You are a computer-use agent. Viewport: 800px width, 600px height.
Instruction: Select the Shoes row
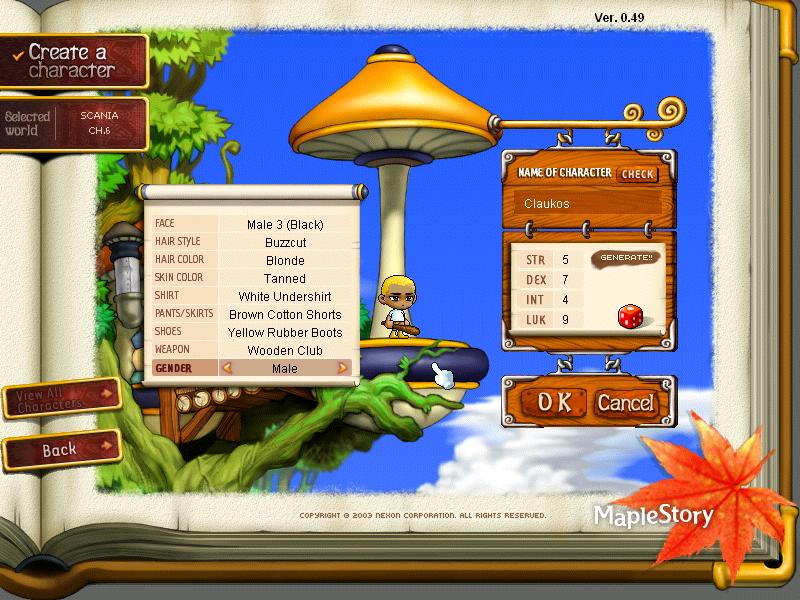[x=253, y=332]
